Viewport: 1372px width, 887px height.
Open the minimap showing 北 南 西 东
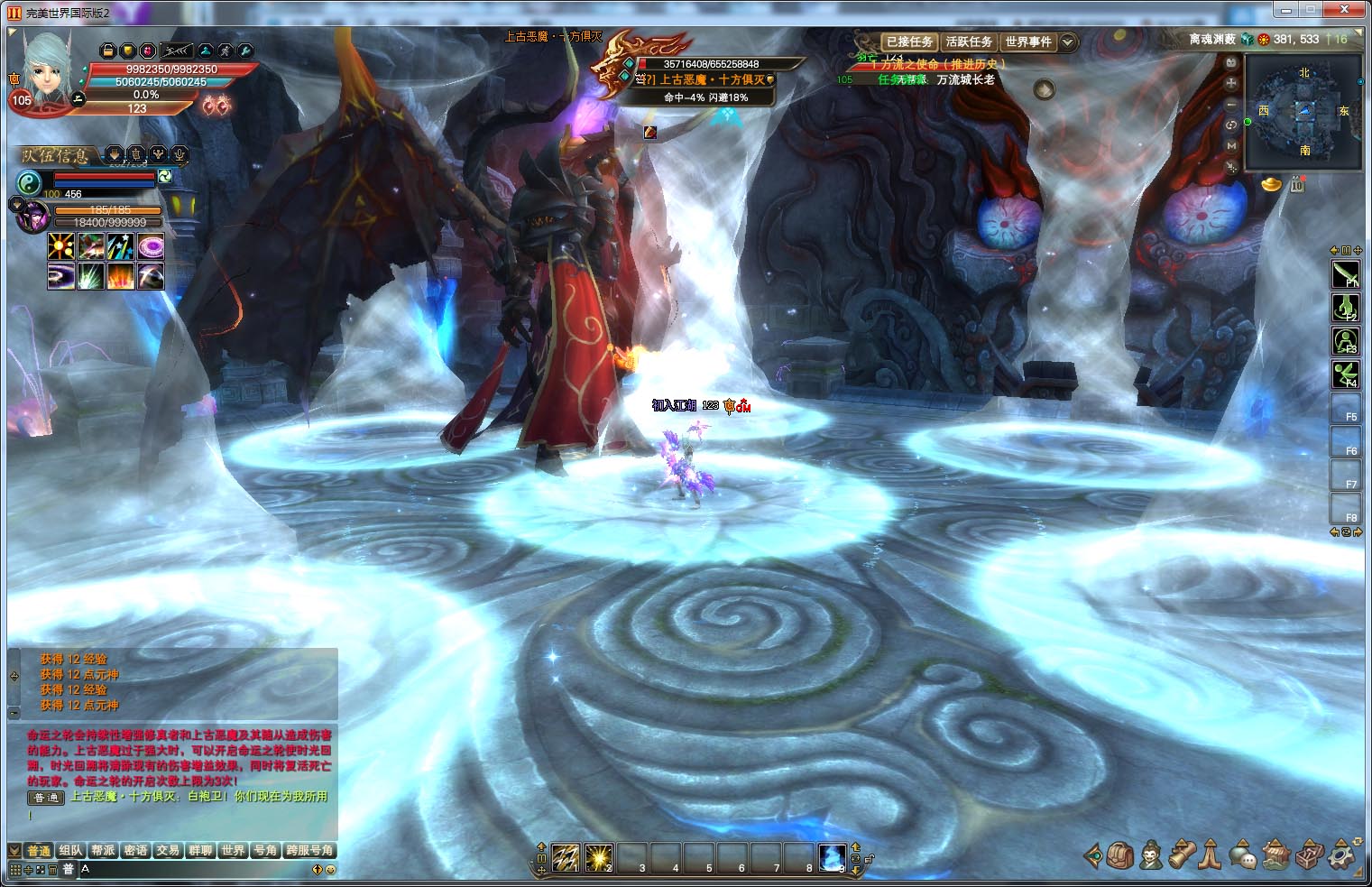click(1304, 111)
